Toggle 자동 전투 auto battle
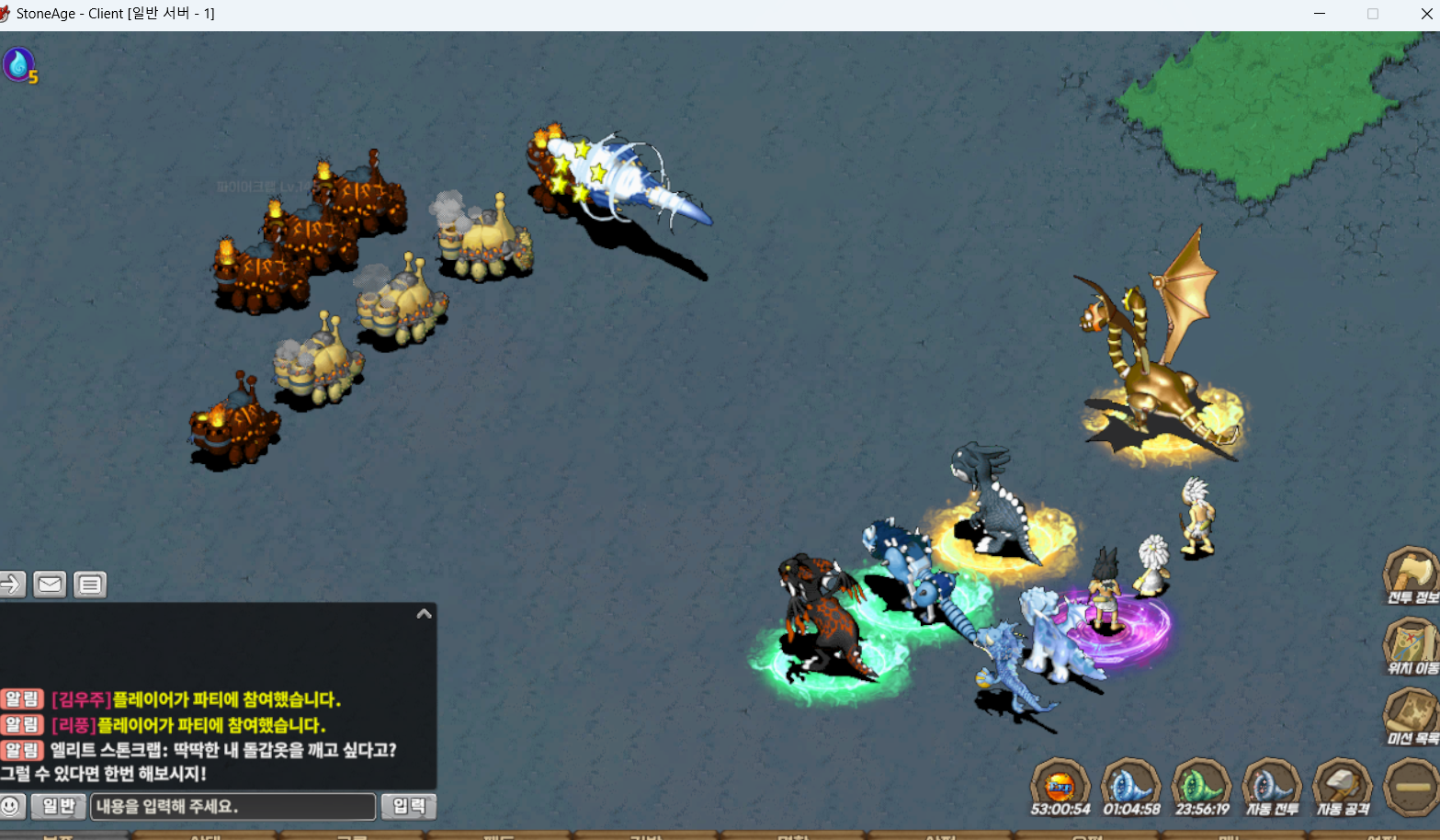Viewport: 1440px width, 840px height. point(1272,786)
